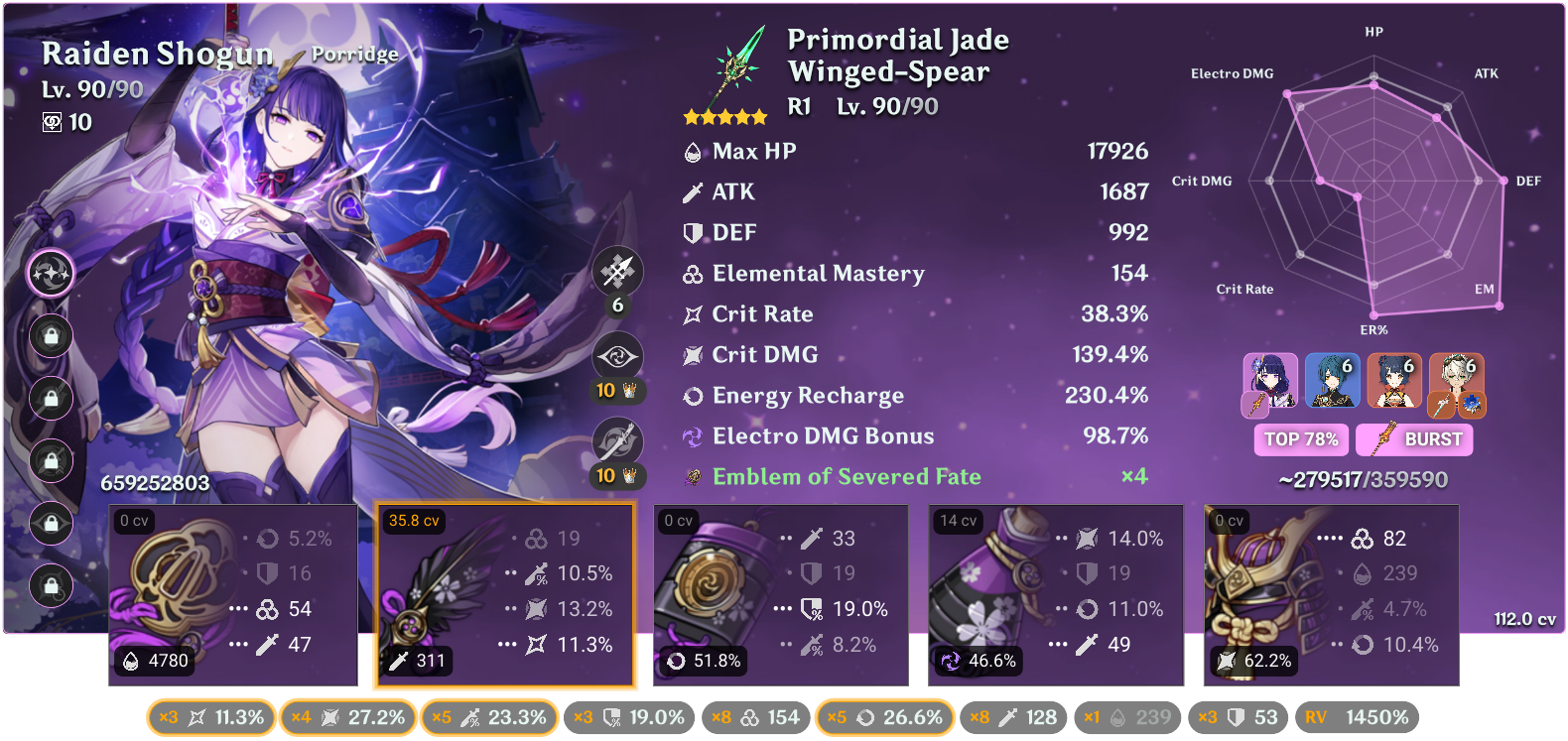Unlock the topmost locked slot in left sidebar
Image resolution: width=1568 pixels, height=741 pixels.
pos(51,336)
